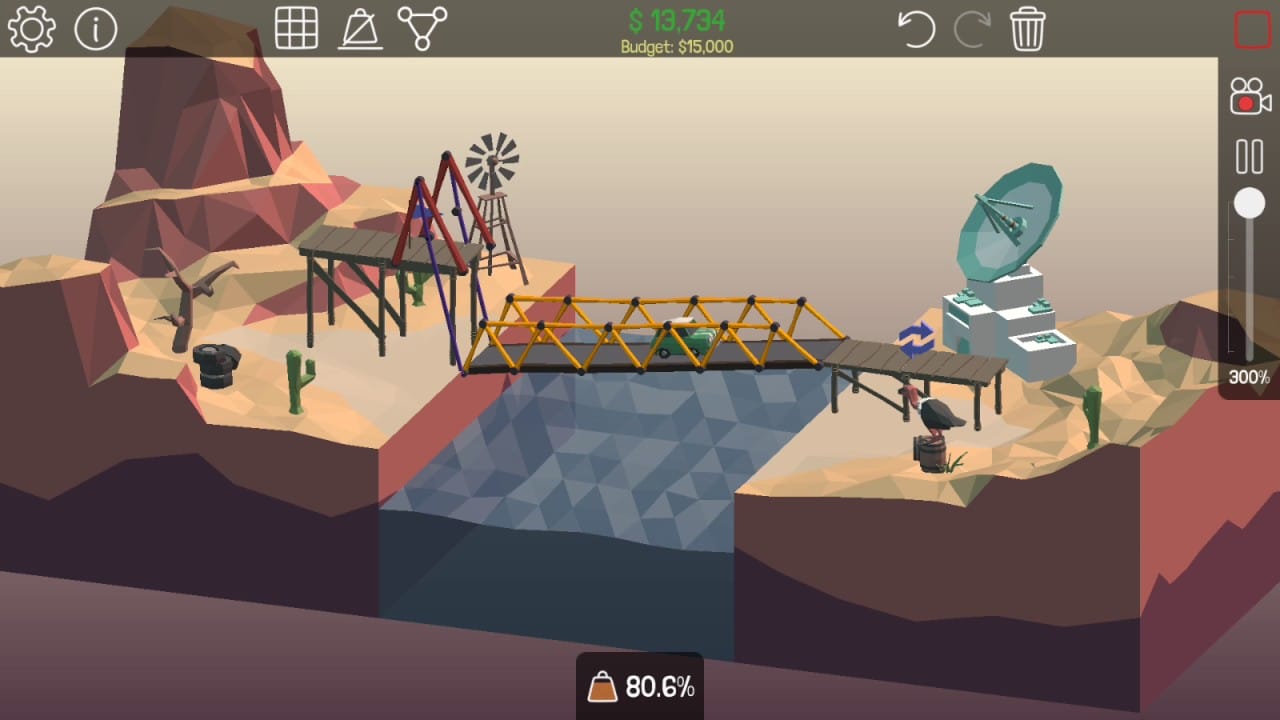Click the simulation speed slider handle
Image resolution: width=1280 pixels, height=720 pixels.
pyautogui.click(x=1249, y=204)
